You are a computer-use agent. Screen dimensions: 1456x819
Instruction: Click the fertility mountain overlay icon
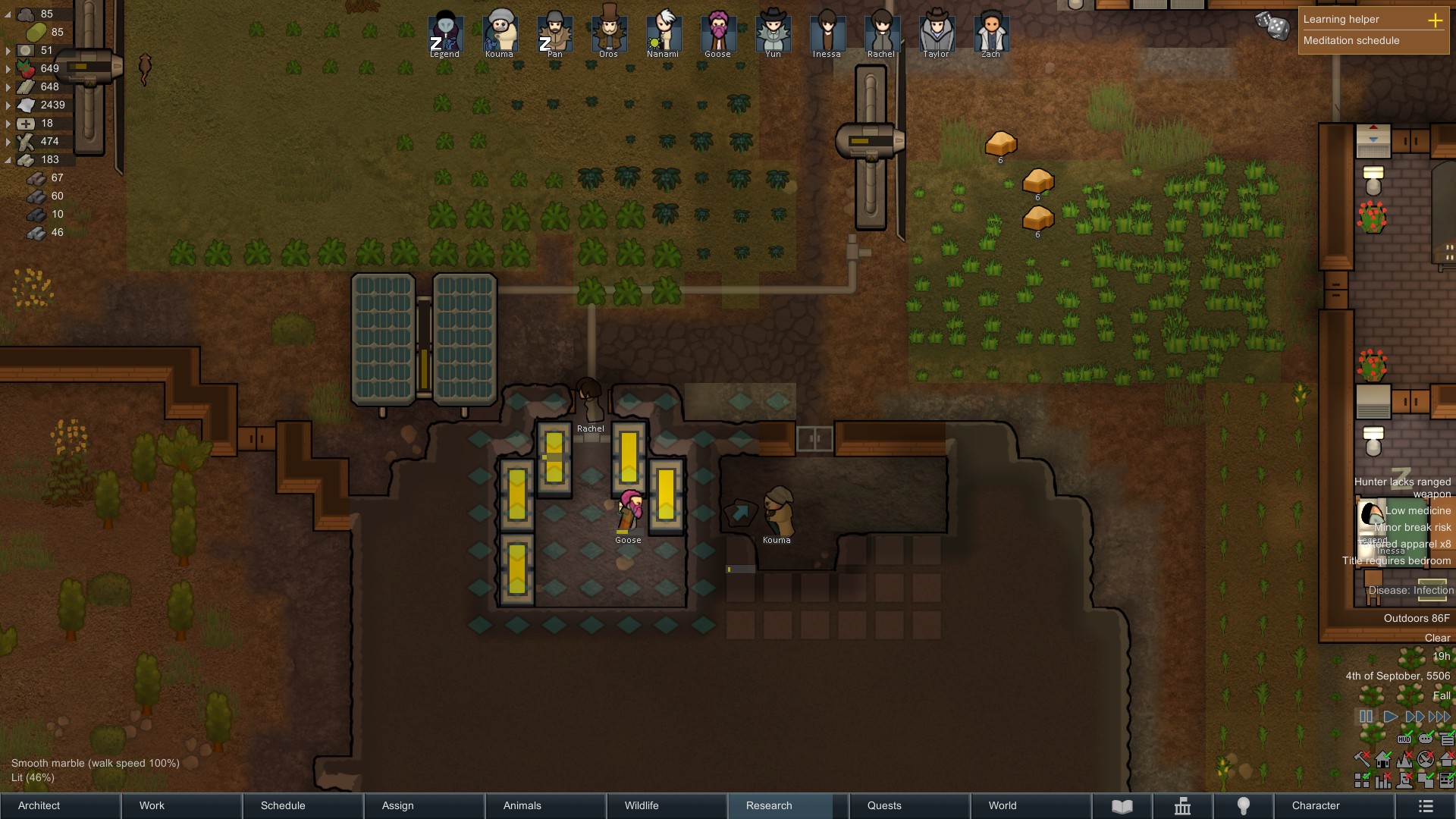click(1404, 758)
